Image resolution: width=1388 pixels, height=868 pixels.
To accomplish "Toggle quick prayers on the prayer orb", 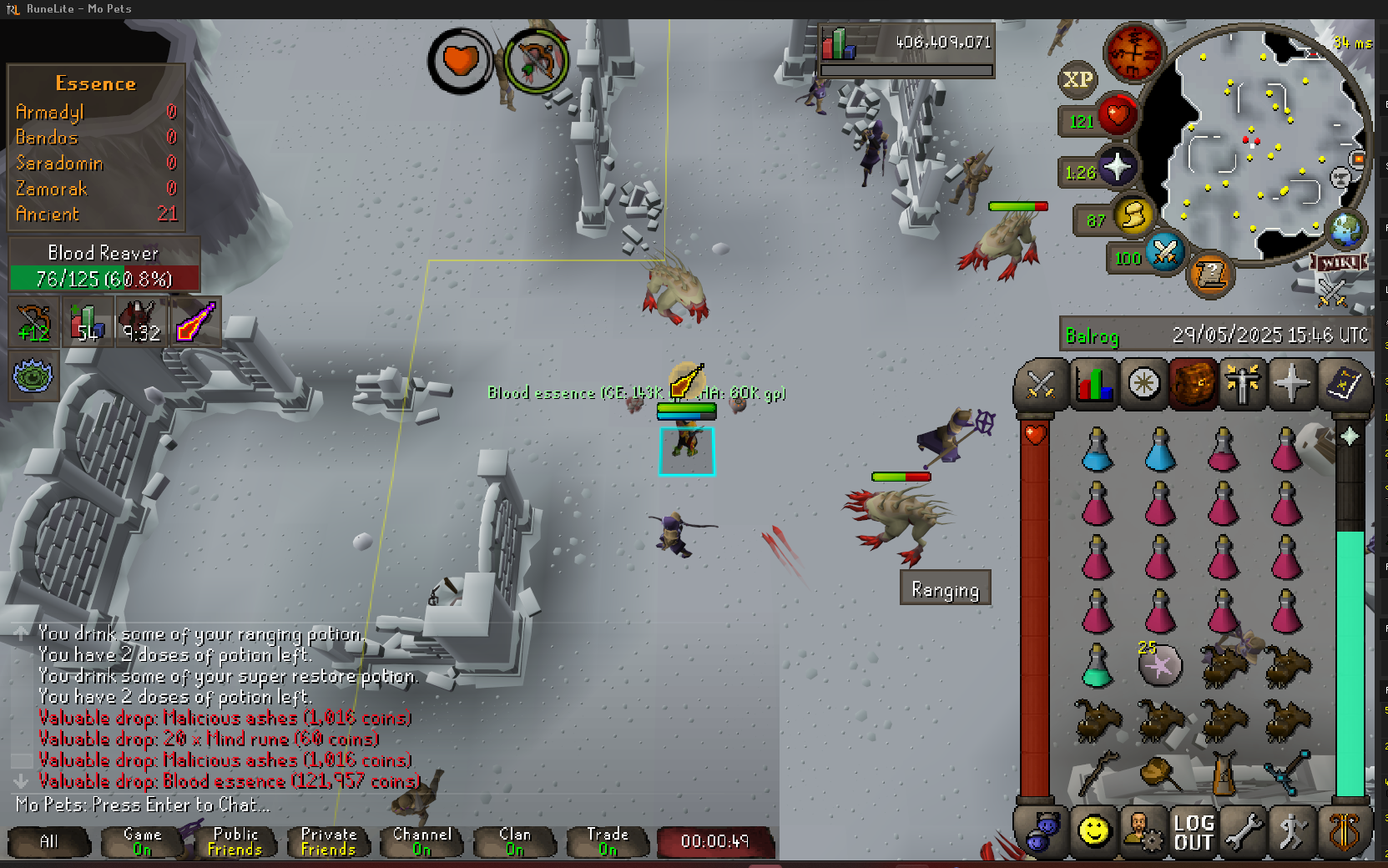I will [x=1117, y=168].
